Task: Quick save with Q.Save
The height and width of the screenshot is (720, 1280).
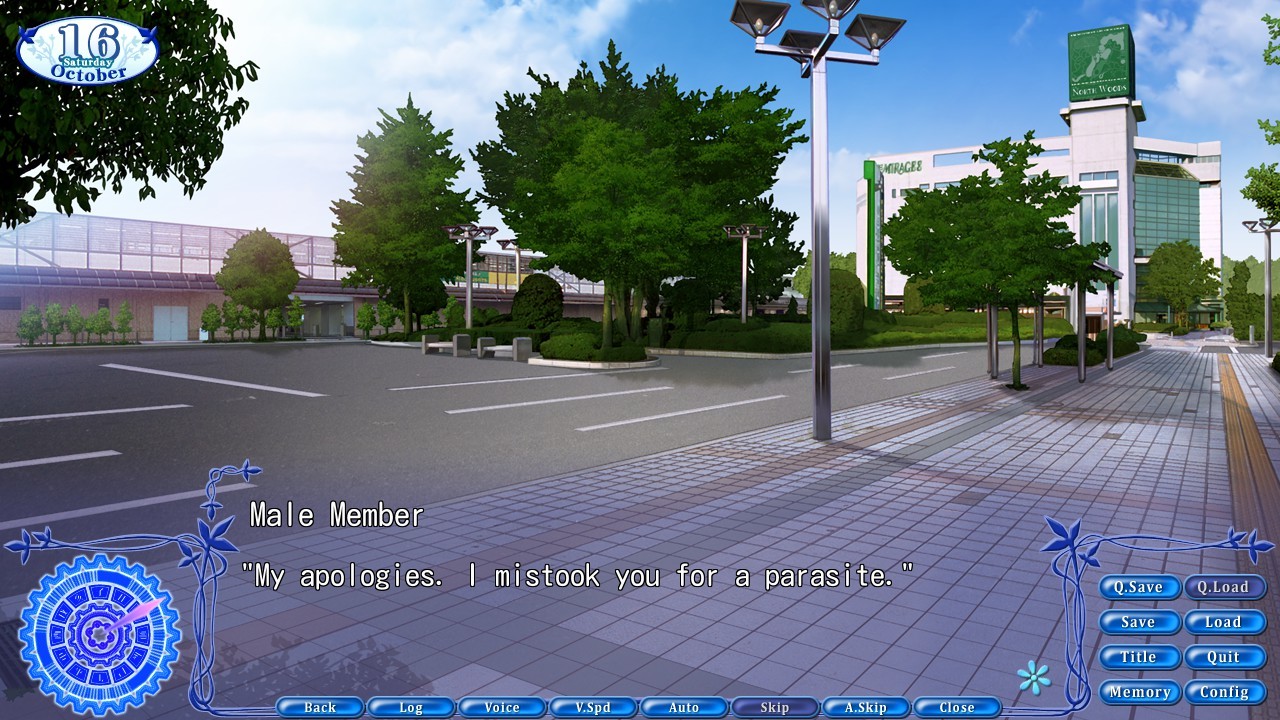Action: [1139, 587]
